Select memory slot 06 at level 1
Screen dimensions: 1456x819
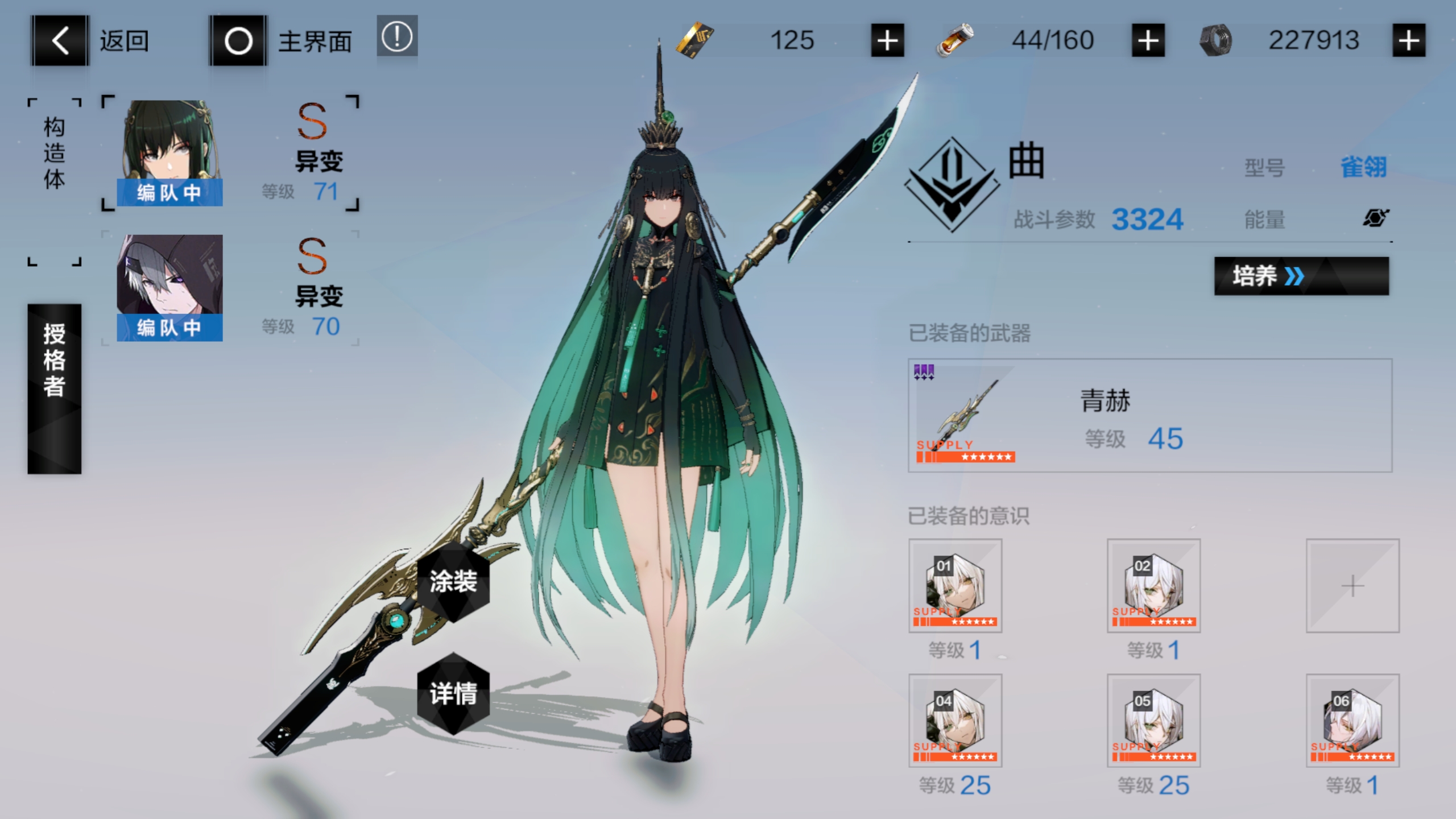(1352, 721)
